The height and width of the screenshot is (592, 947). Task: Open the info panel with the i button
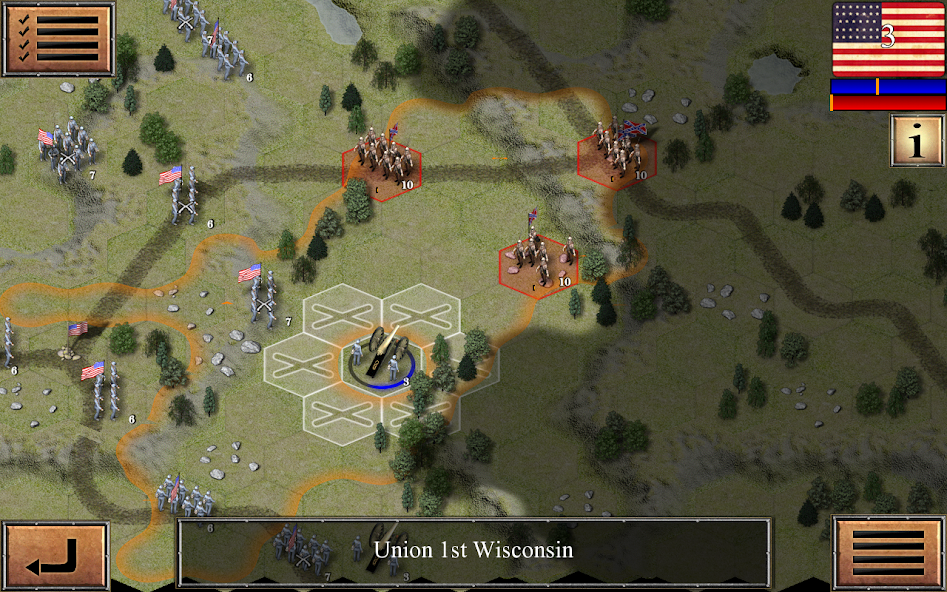pyautogui.click(x=916, y=141)
